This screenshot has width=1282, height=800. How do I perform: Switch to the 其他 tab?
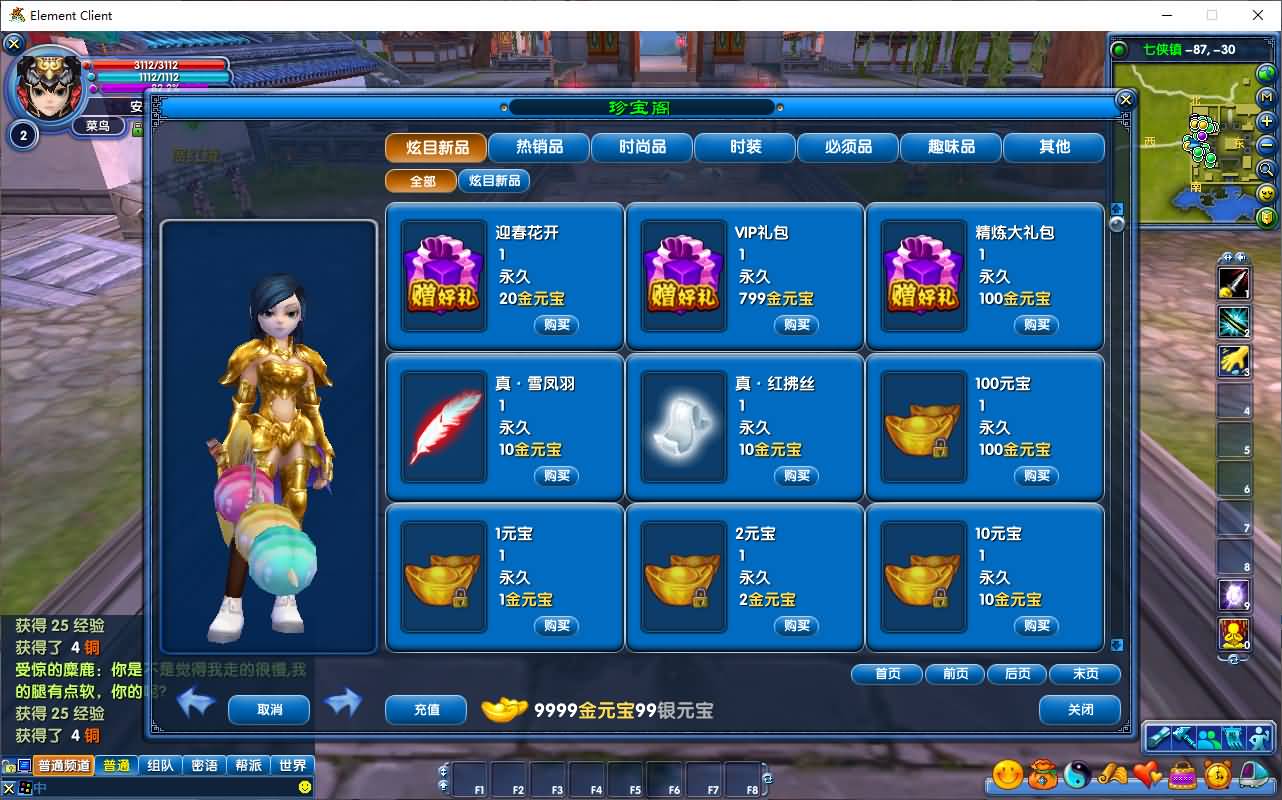[1054, 147]
